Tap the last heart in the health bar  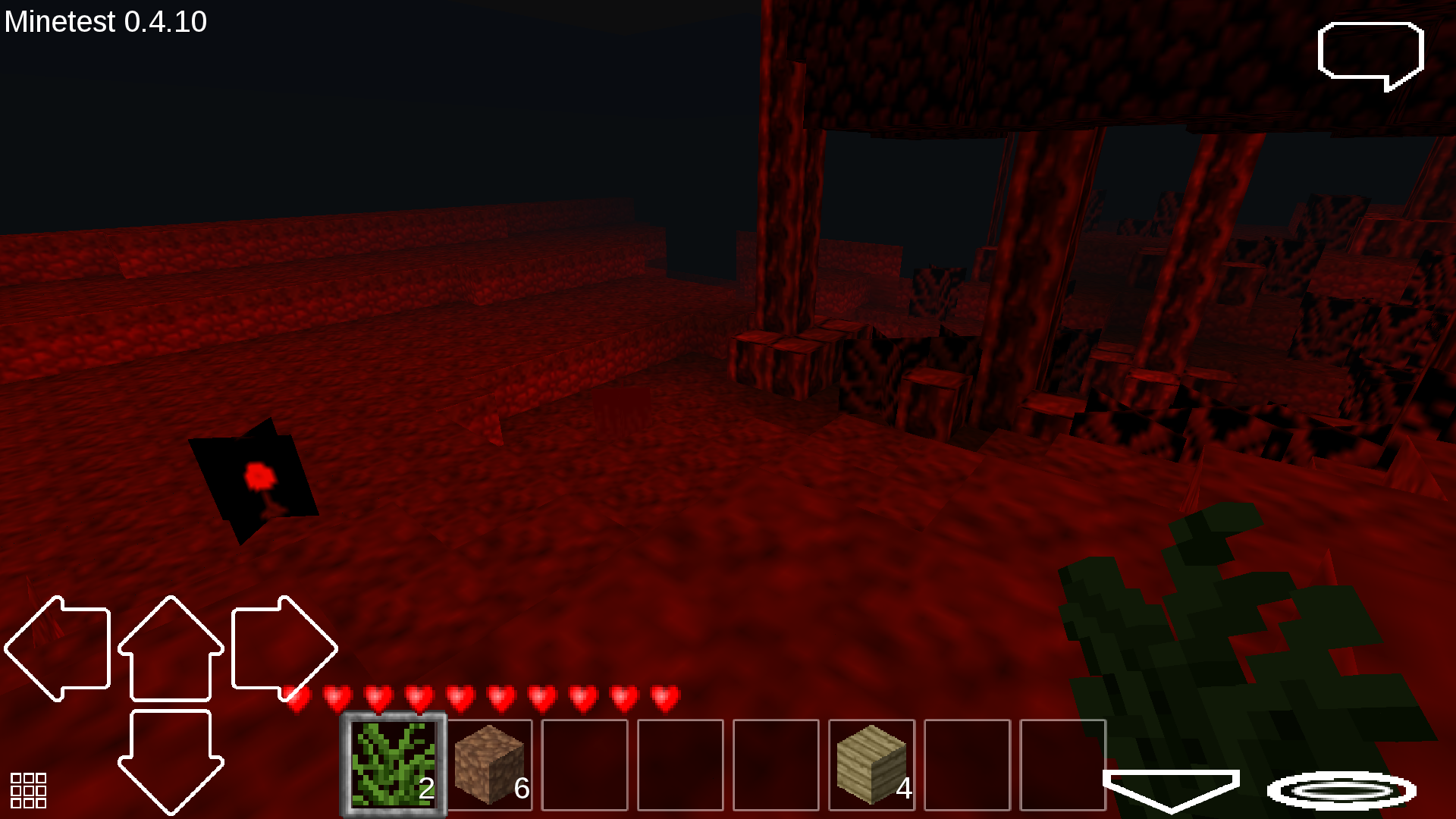point(664,695)
